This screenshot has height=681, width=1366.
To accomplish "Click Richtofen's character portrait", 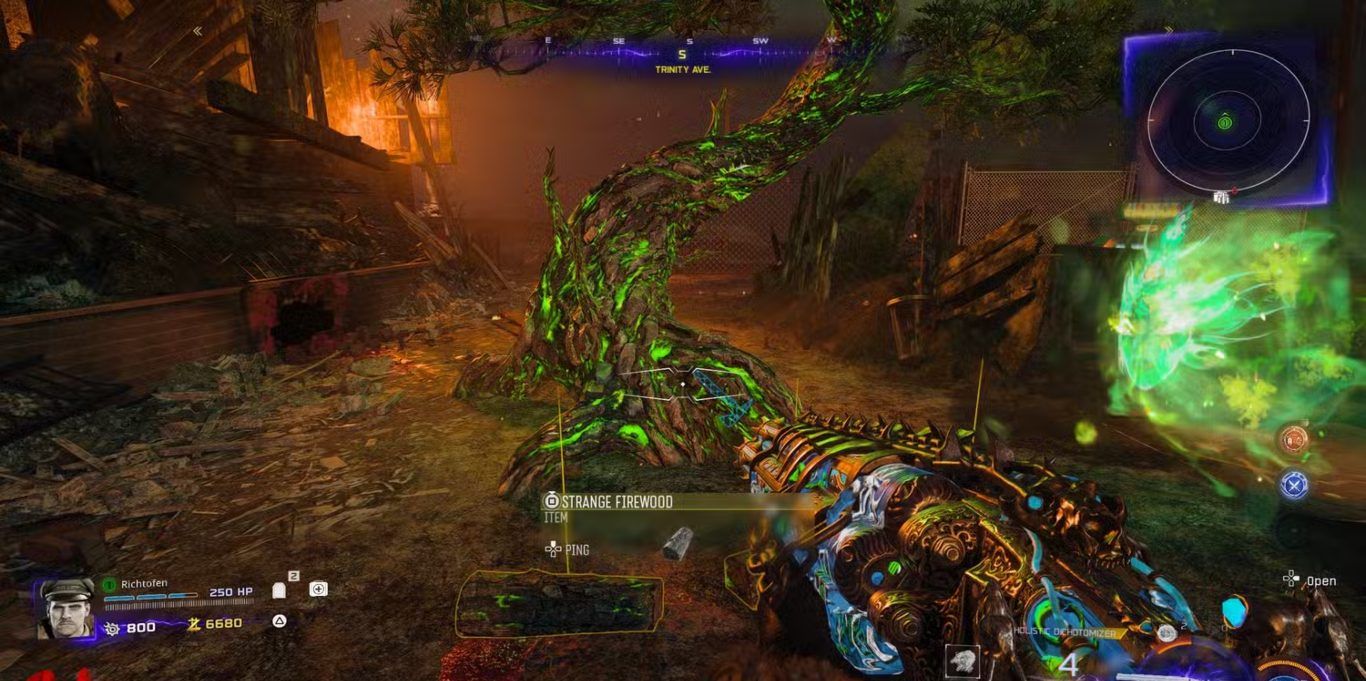I will point(66,607).
